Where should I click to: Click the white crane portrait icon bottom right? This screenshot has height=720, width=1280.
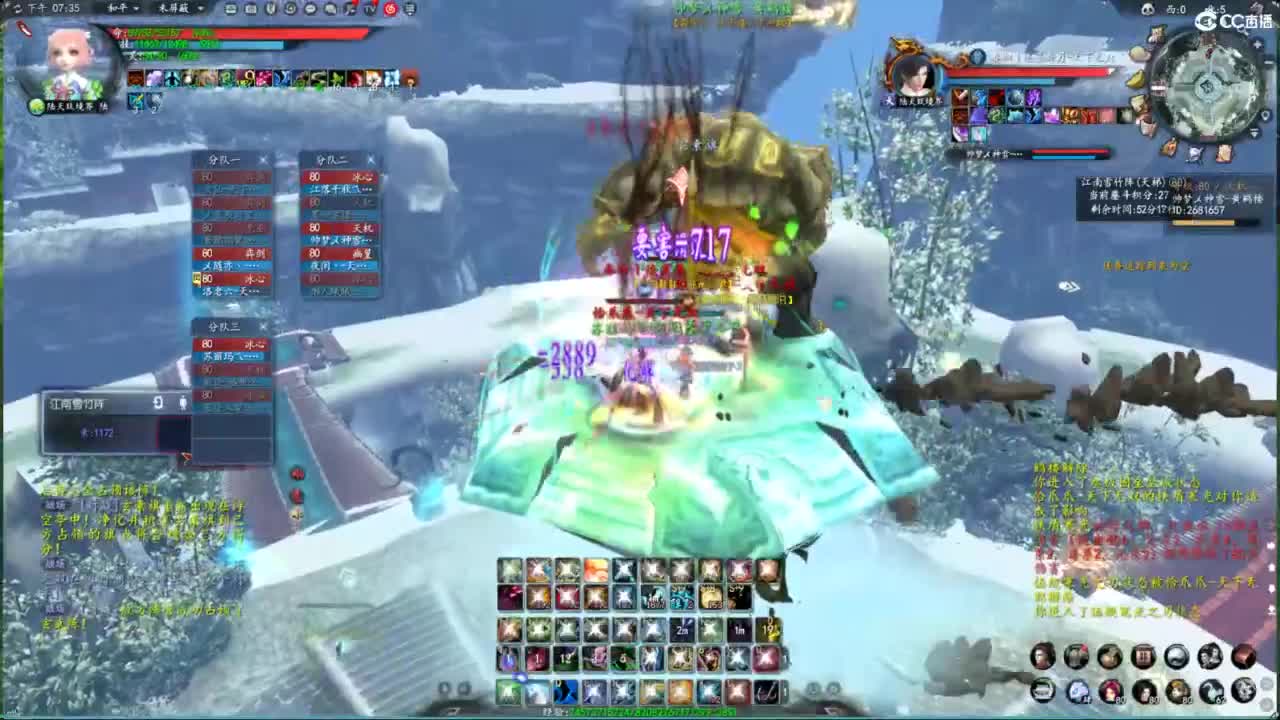(1211, 690)
